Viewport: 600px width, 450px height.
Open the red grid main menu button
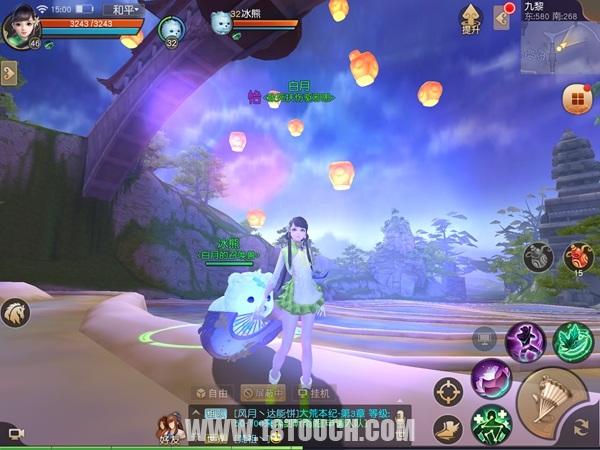pos(577,99)
